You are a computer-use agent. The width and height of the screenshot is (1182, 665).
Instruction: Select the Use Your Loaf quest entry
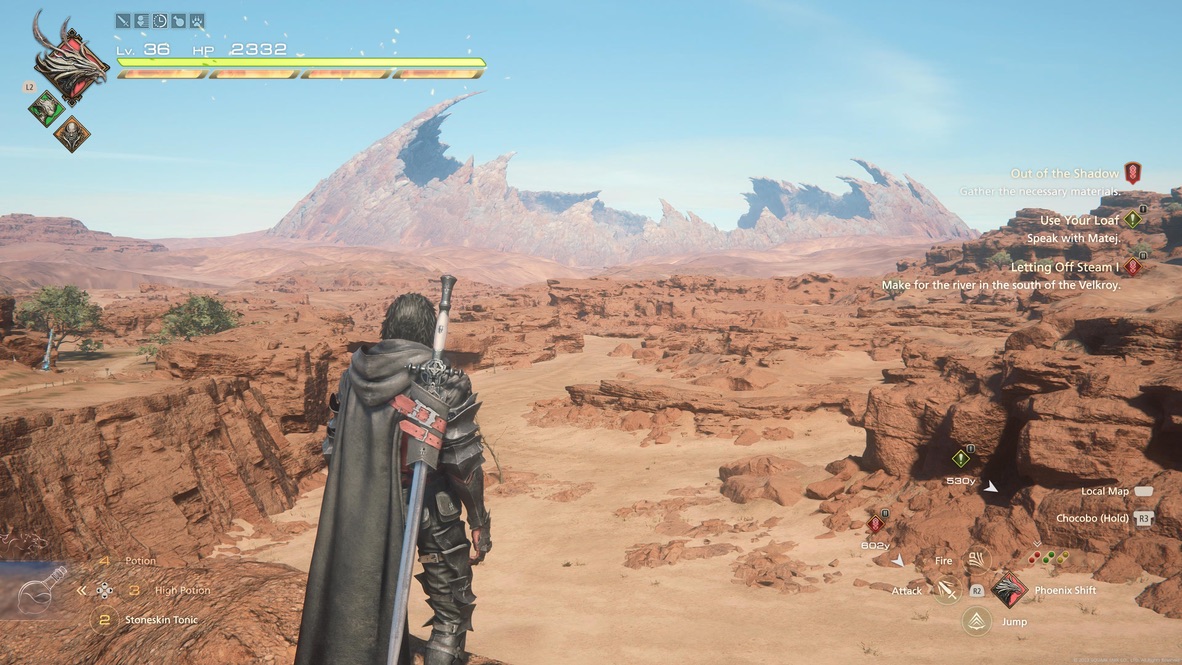point(1079,221)
